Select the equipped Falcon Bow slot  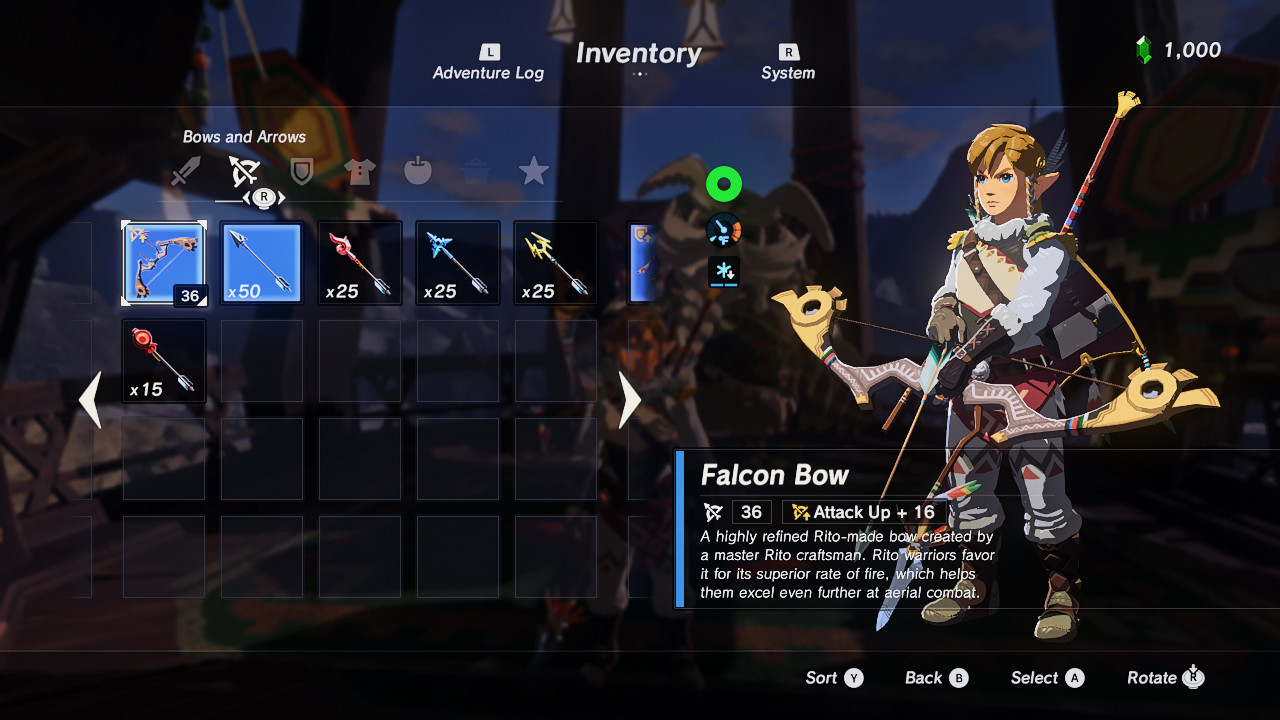click(x=164, y=262)
